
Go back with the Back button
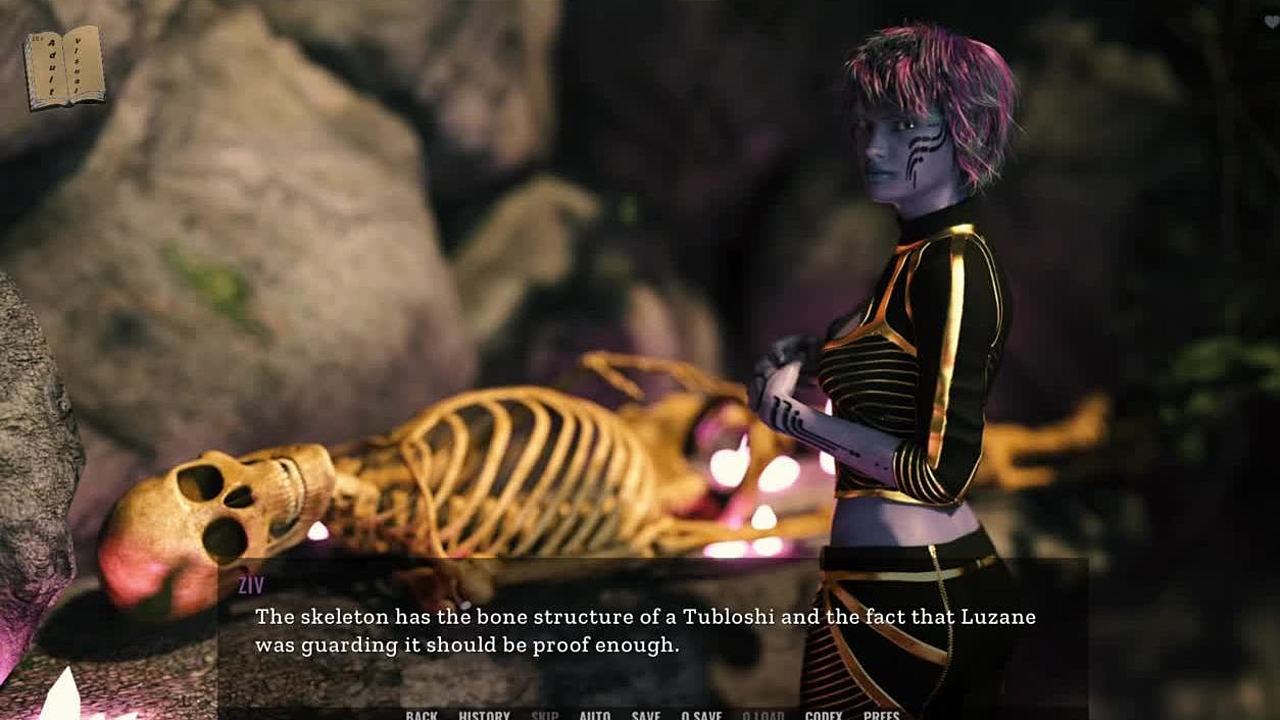click(421, 715)
